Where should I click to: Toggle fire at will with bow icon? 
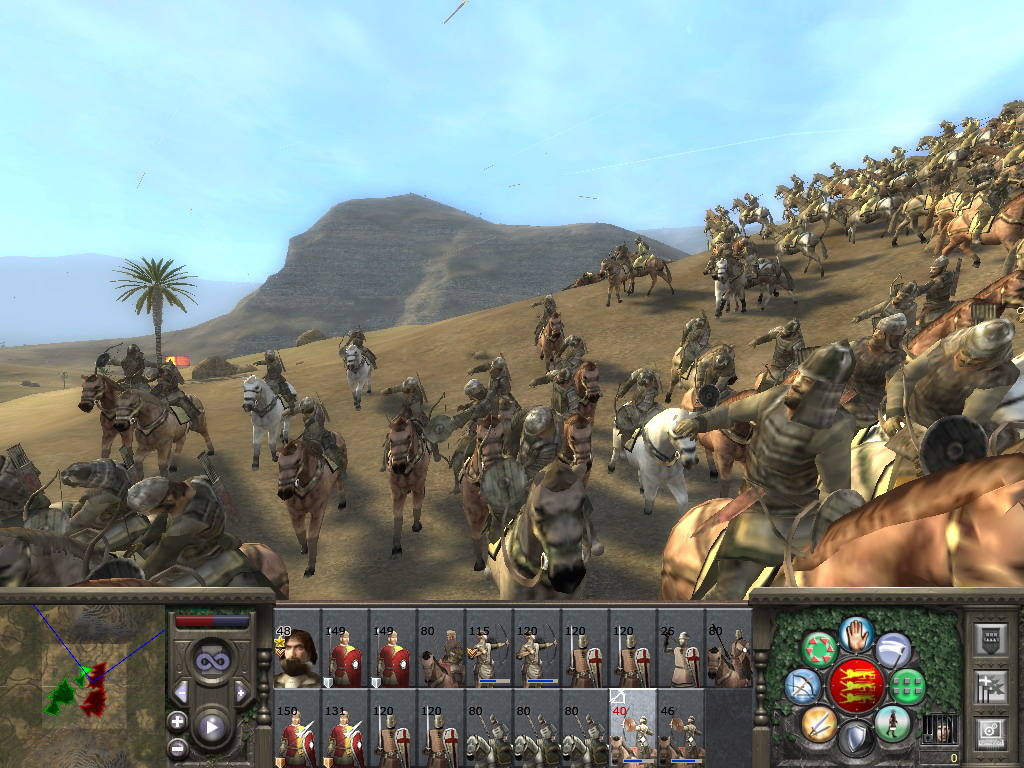[x=803, y=687]
